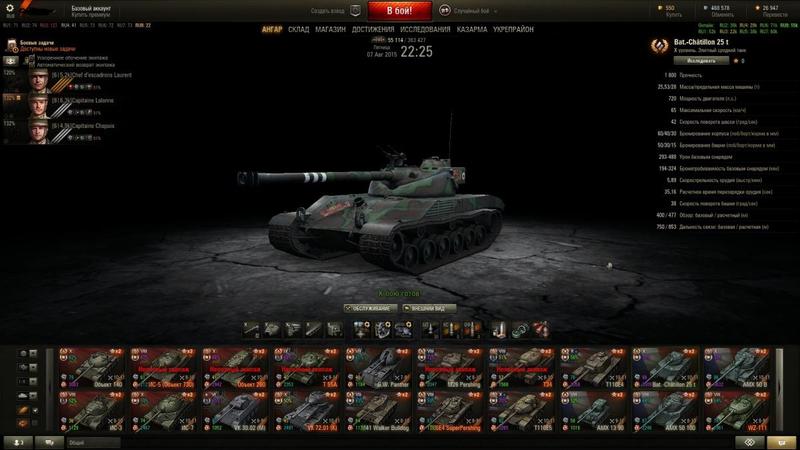Open the Внешний вид customization button
The height and width of the screenshot is (450, 800).
(x=431, y=308)
